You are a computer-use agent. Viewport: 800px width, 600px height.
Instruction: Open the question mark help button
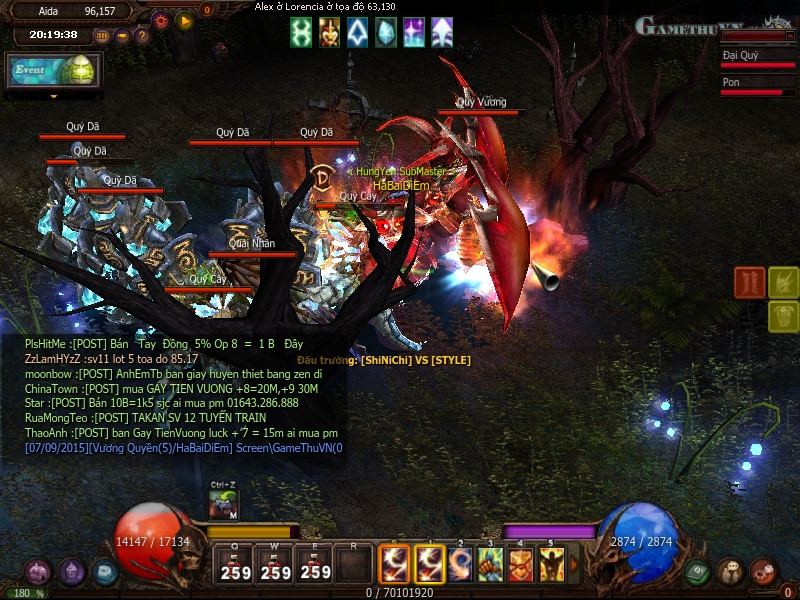[142, 36]
